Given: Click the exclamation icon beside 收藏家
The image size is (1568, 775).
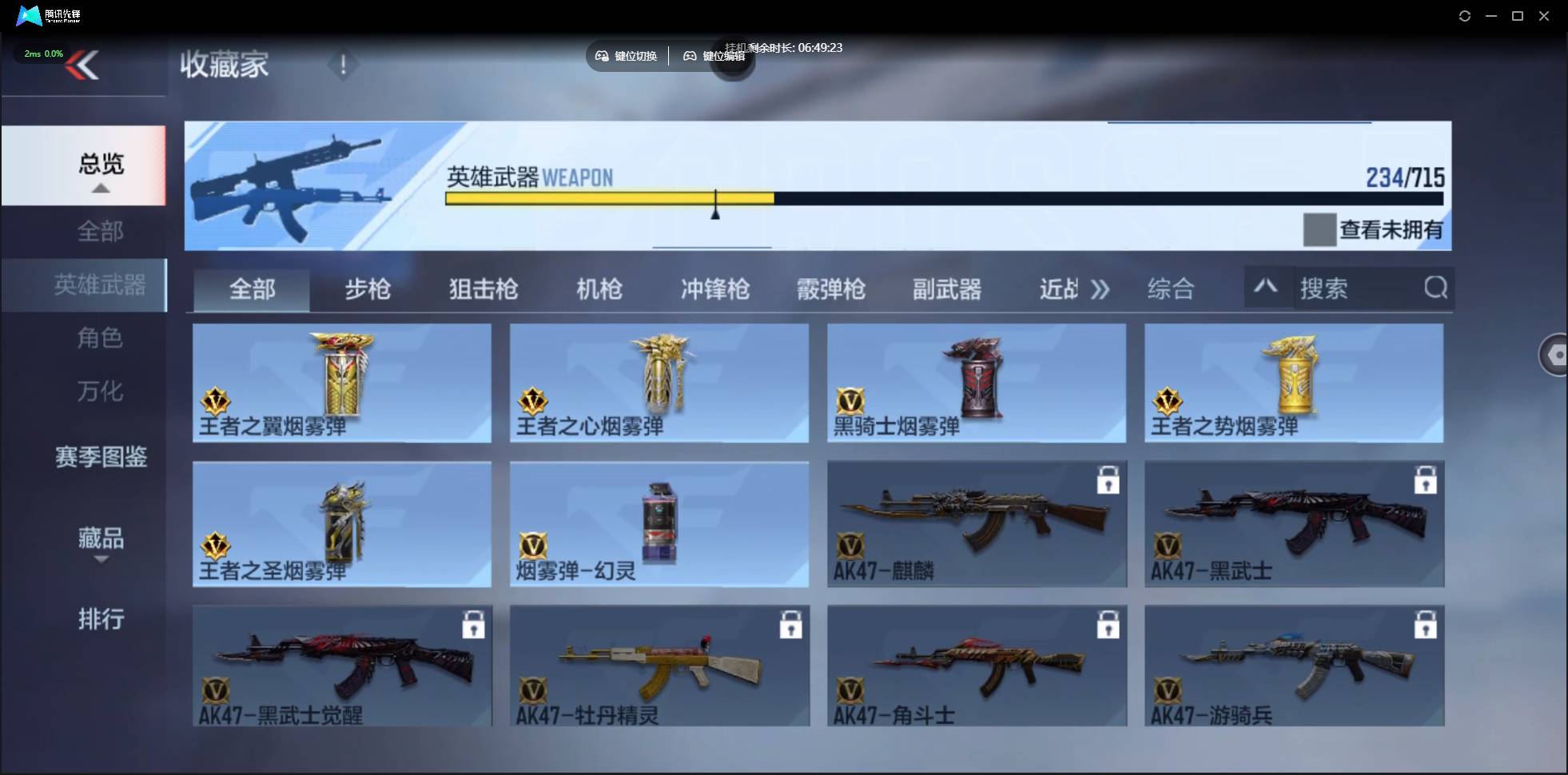Looking at the screenshot, I should (x=344, y=65).
